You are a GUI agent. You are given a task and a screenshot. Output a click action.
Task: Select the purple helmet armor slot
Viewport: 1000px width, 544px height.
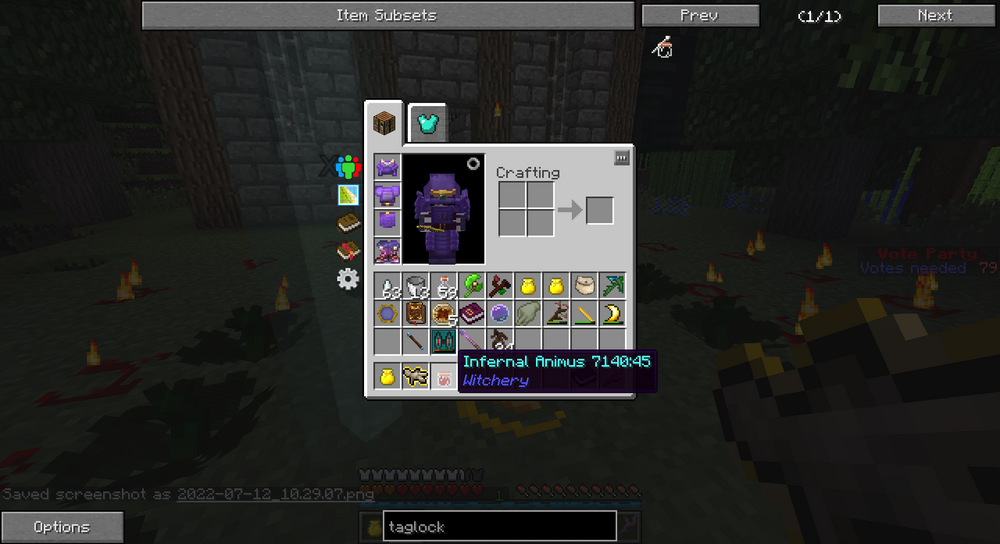[x=387, y=167]
